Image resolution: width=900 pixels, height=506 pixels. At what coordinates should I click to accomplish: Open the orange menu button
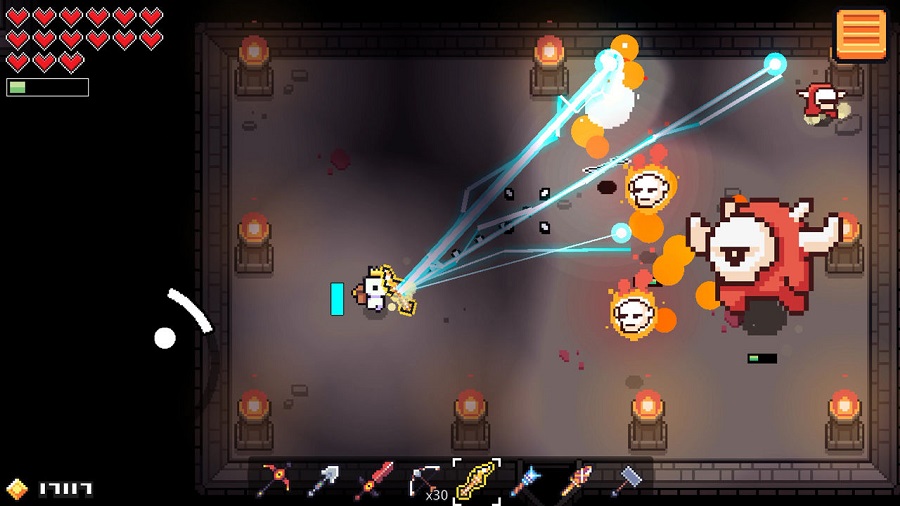861,35
